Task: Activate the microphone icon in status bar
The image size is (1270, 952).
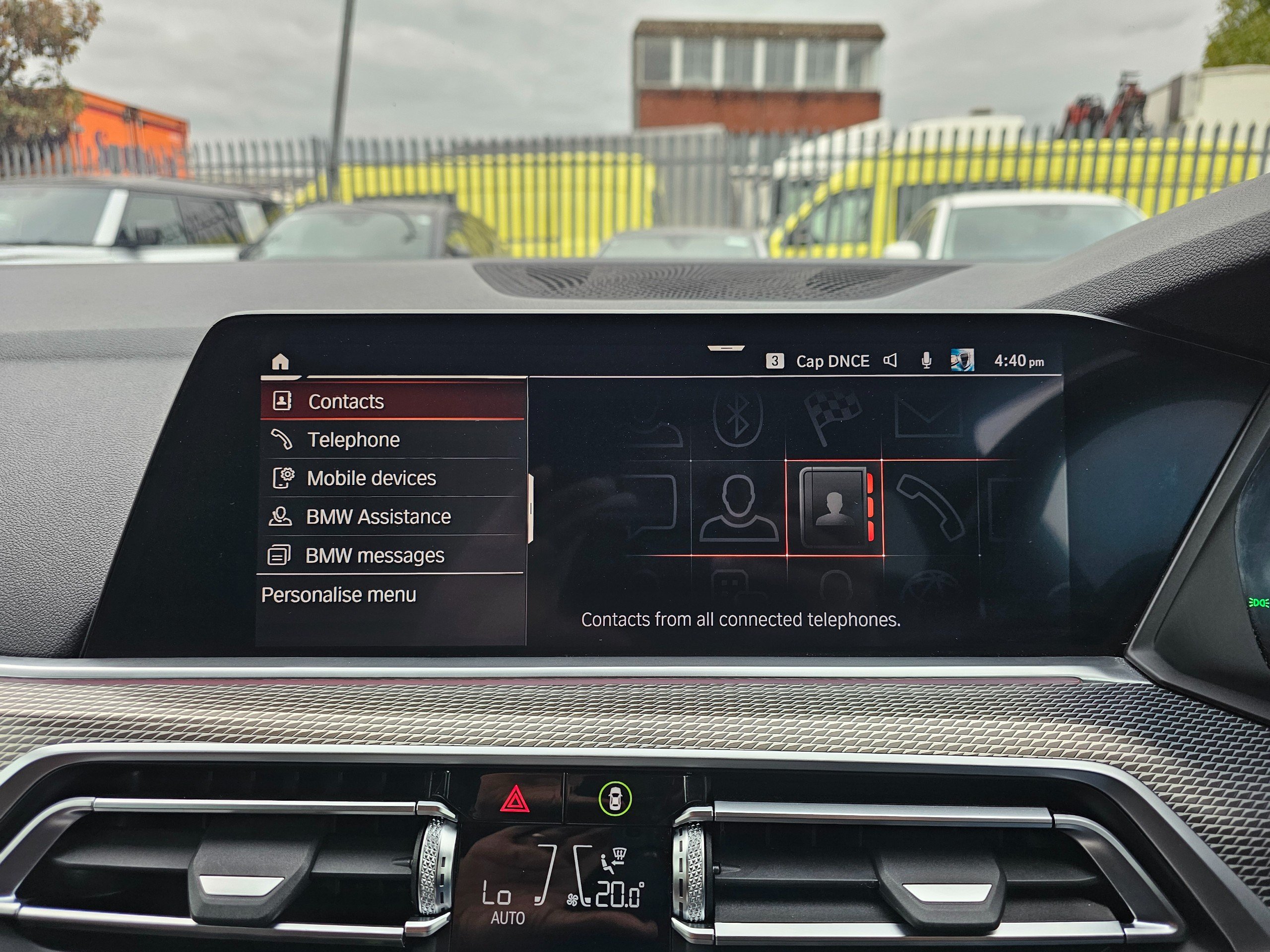Action: 926,360
